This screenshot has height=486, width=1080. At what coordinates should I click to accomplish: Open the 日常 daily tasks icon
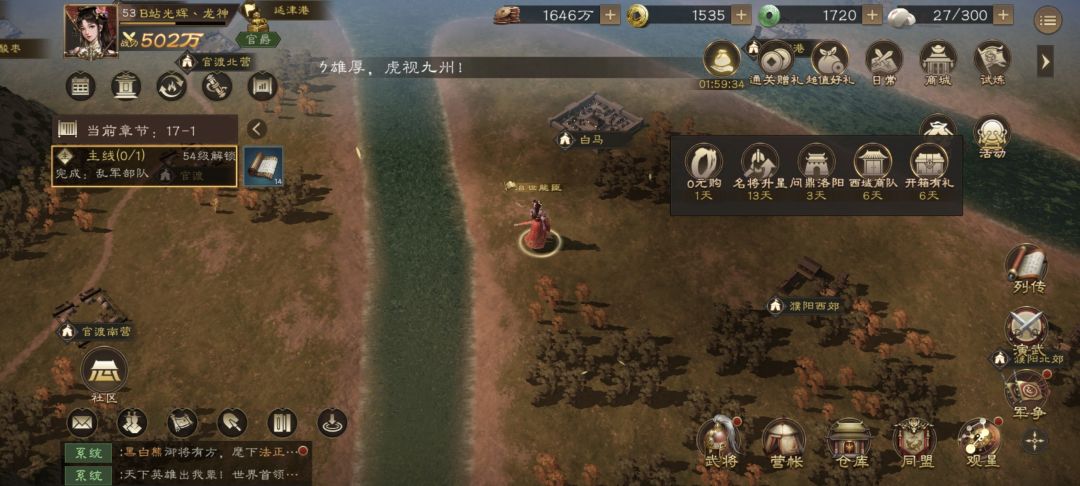point(883,62)
